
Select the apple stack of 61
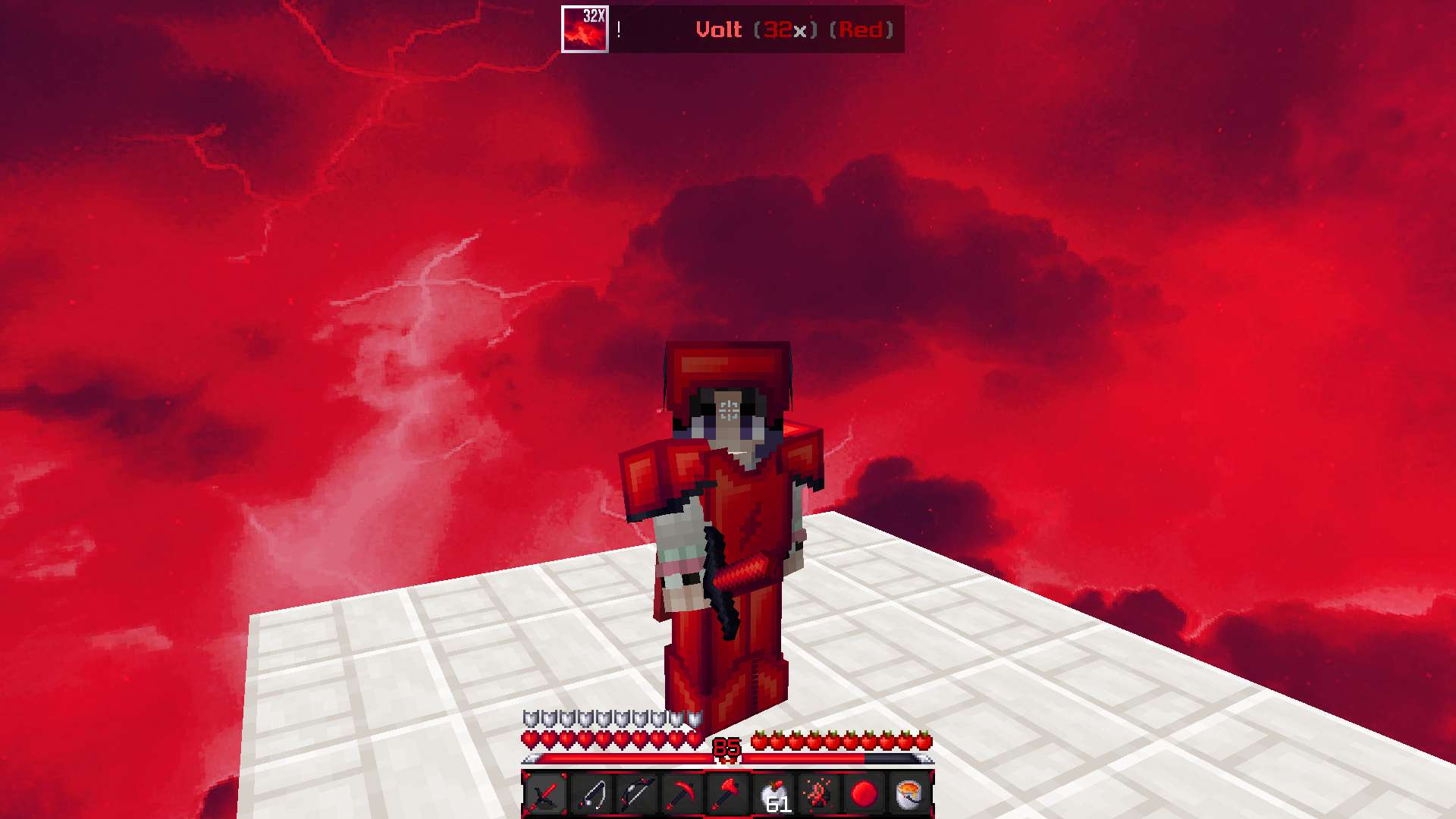pos(773,794)
